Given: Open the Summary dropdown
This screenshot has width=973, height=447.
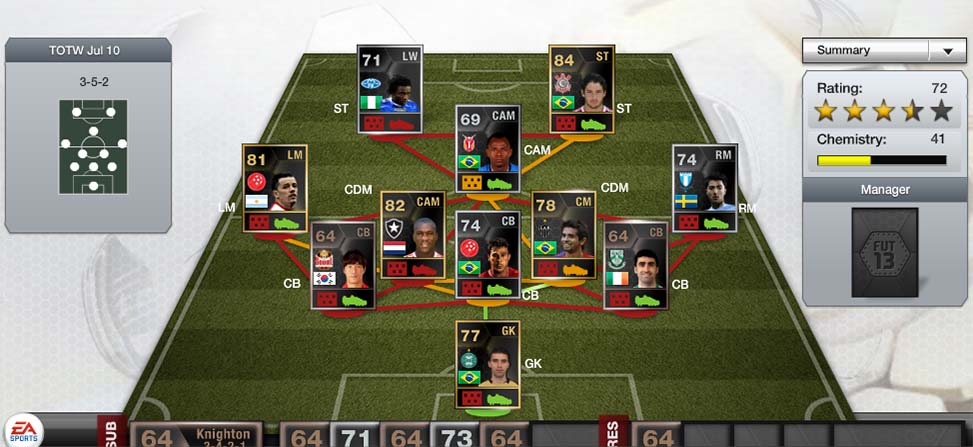Looking at the screenshot, I should point(880,50).
